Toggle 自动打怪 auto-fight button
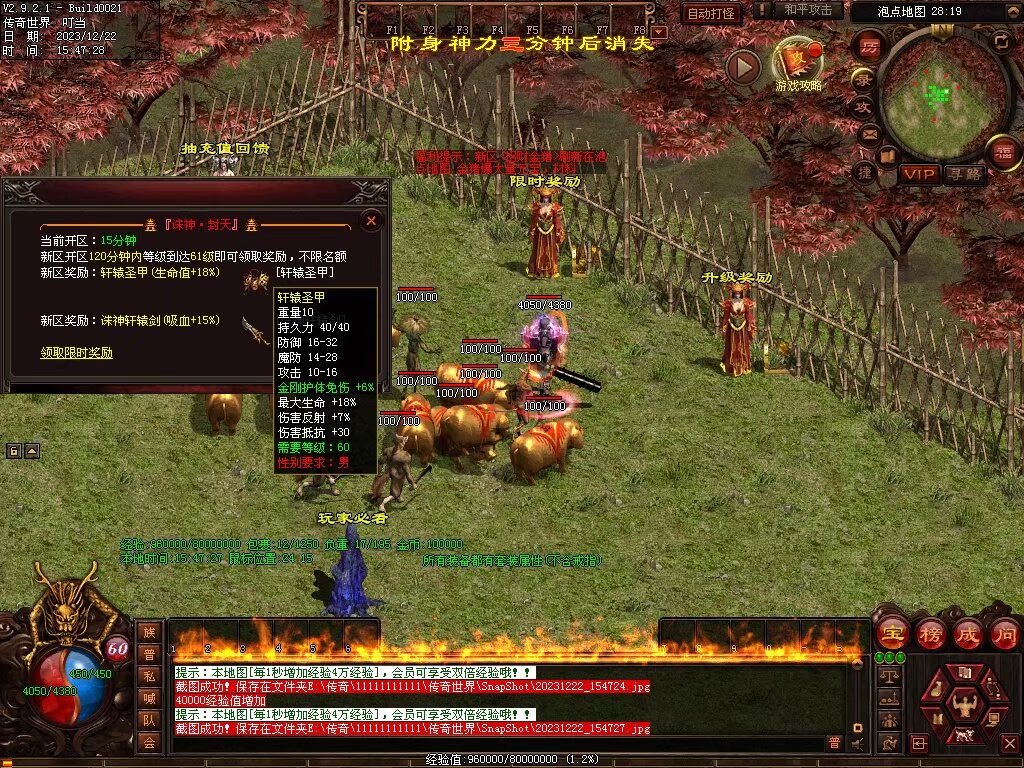Screen dimensions: 1024x768 point(711,14)
